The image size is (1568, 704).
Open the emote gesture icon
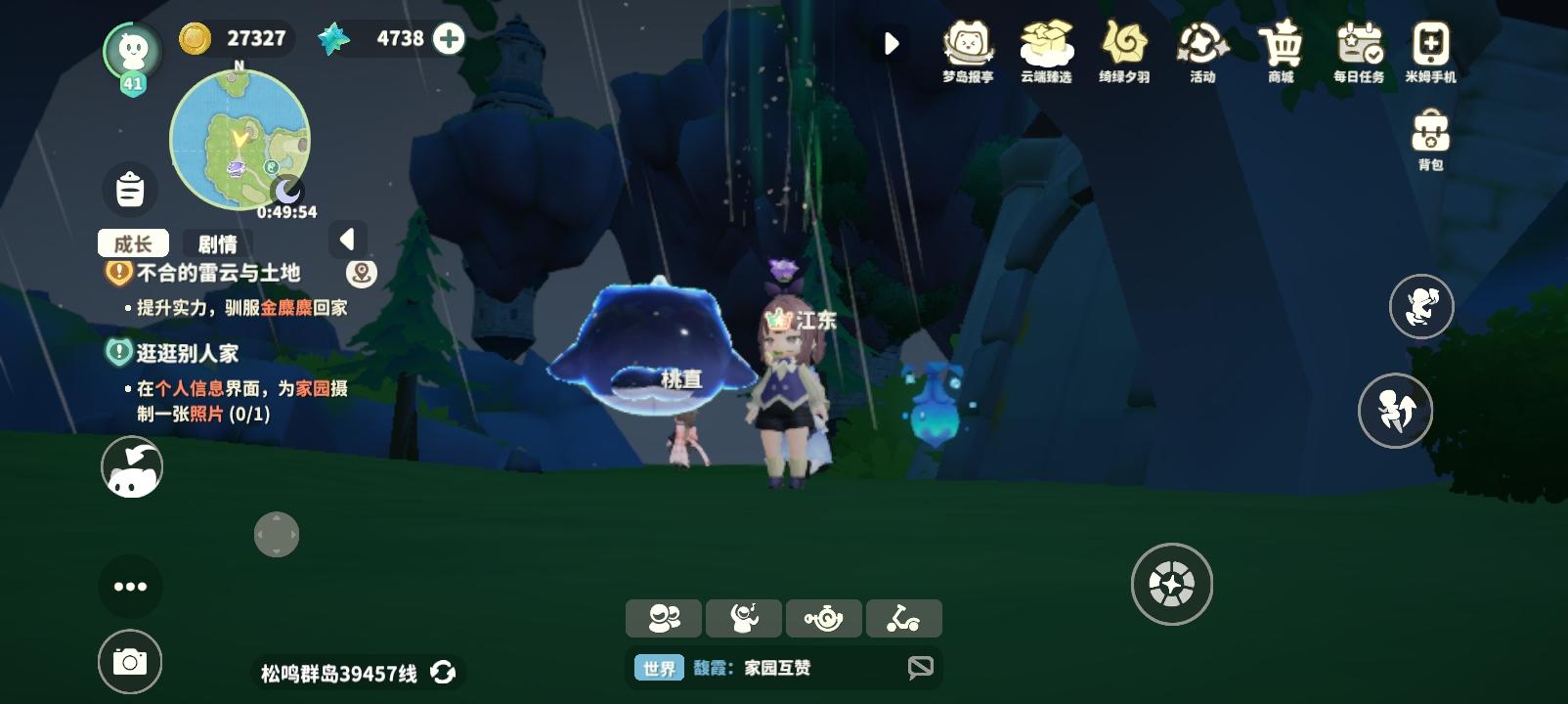click(743, 618)
